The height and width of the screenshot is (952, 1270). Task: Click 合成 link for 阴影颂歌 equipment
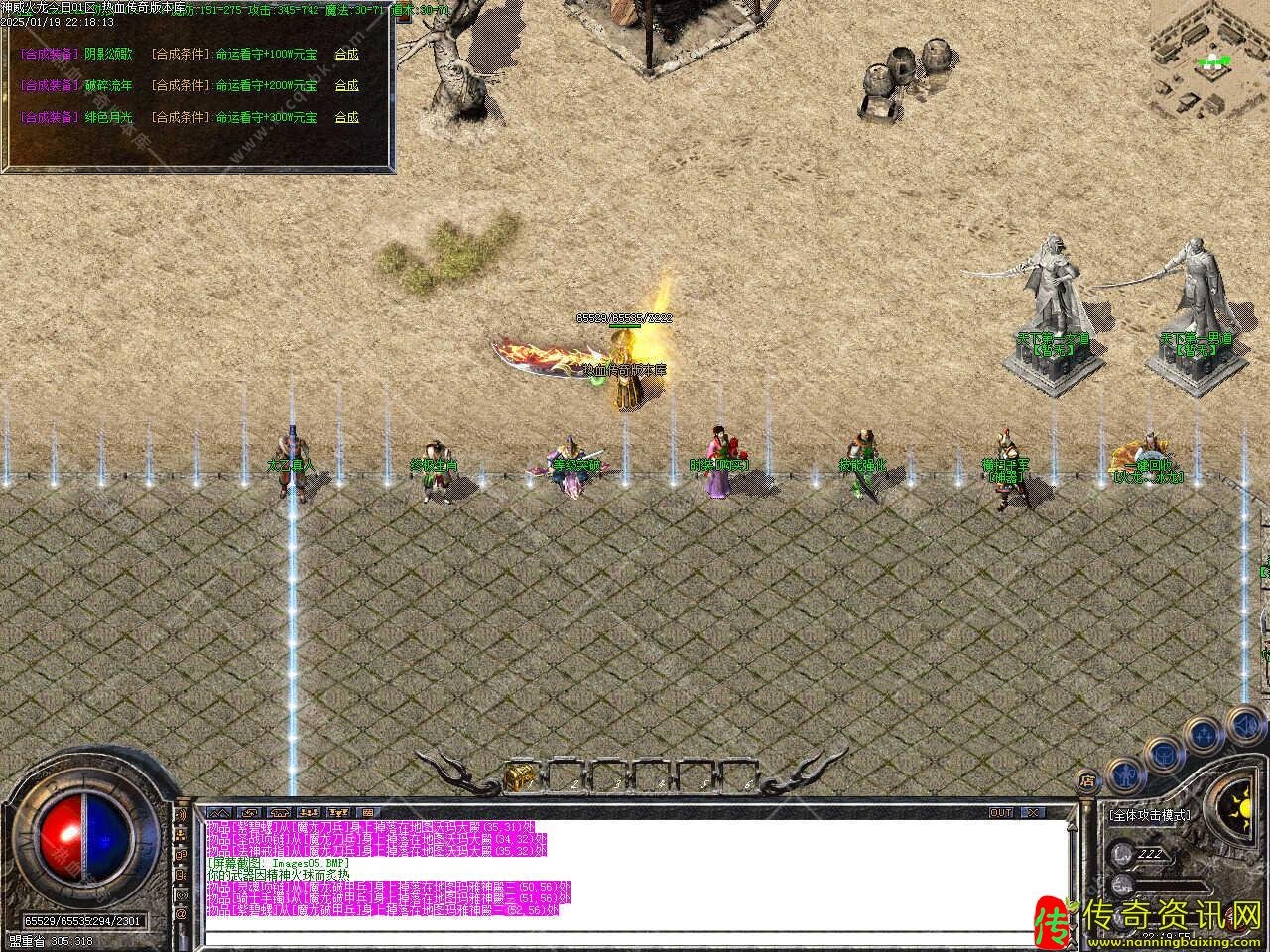[346, 54]
